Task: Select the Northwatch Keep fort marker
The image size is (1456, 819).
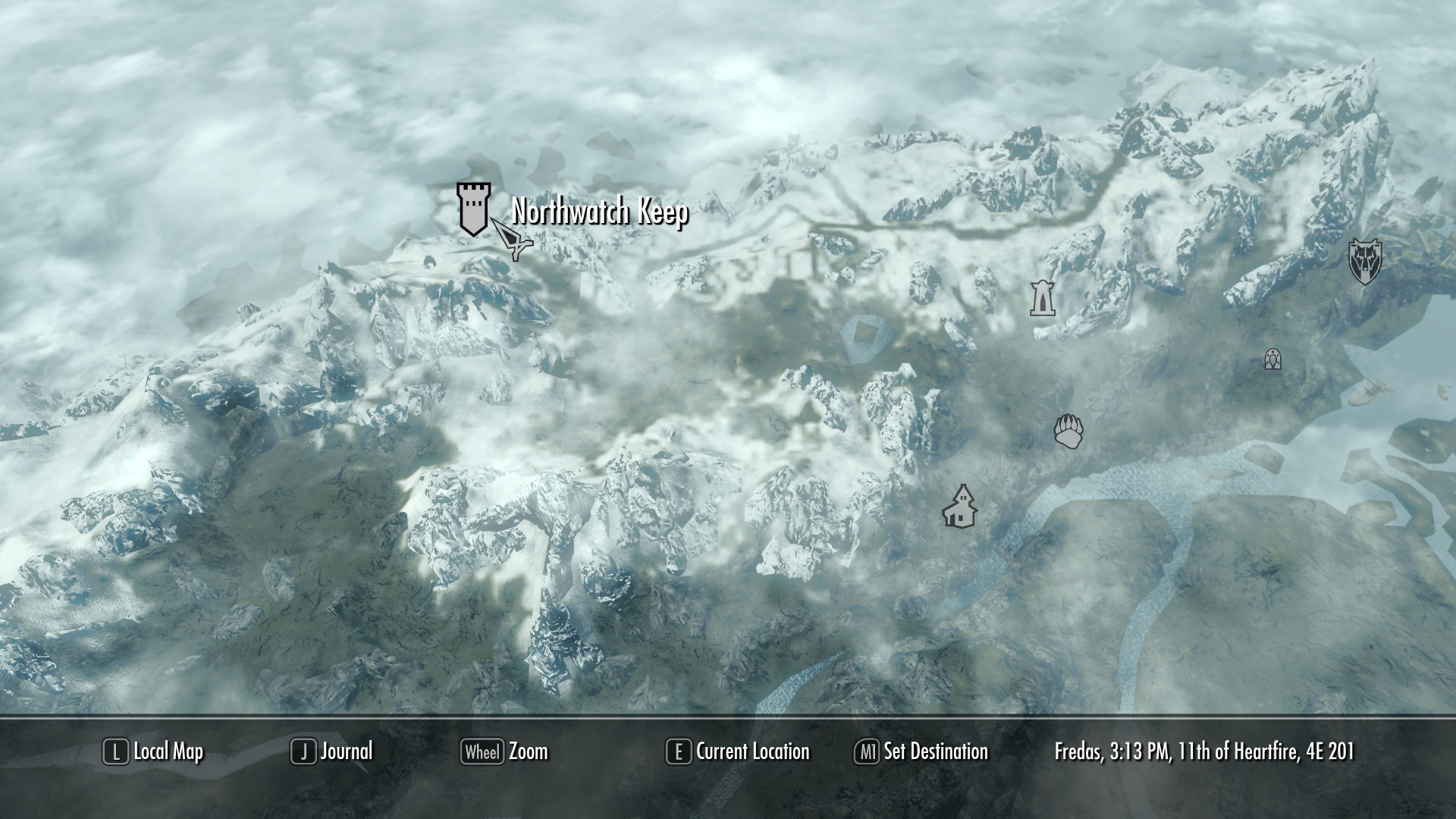Action: (x=472, y=209)
